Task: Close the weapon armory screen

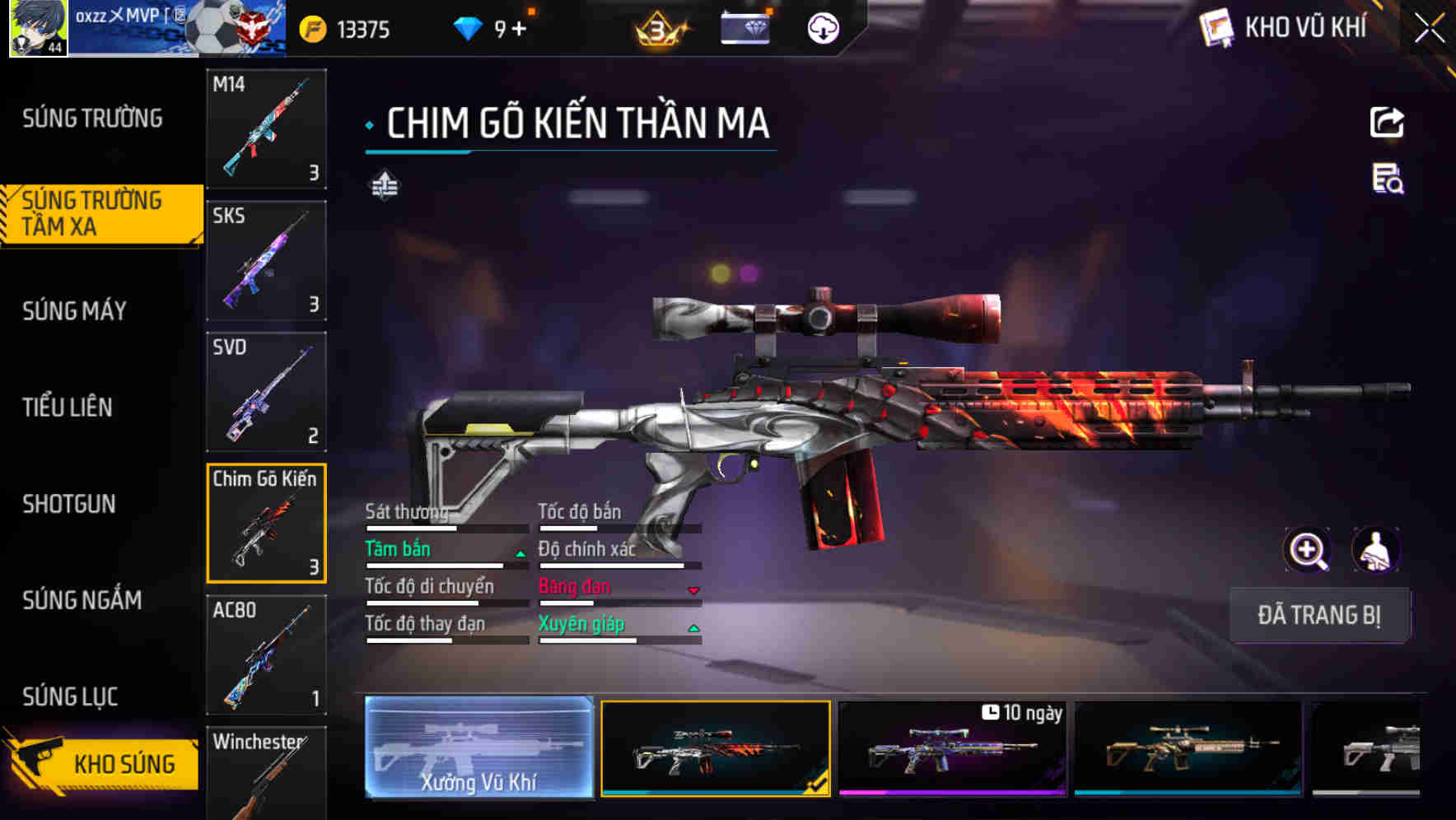Action: click(x=1430, y=29)
